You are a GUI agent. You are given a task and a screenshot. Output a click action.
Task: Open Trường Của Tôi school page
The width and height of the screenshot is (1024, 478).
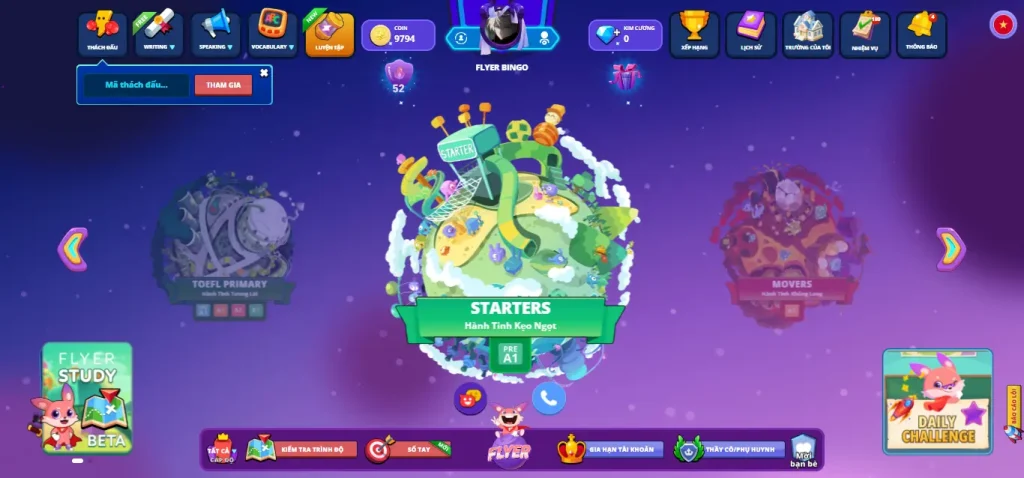pos(808,33)
